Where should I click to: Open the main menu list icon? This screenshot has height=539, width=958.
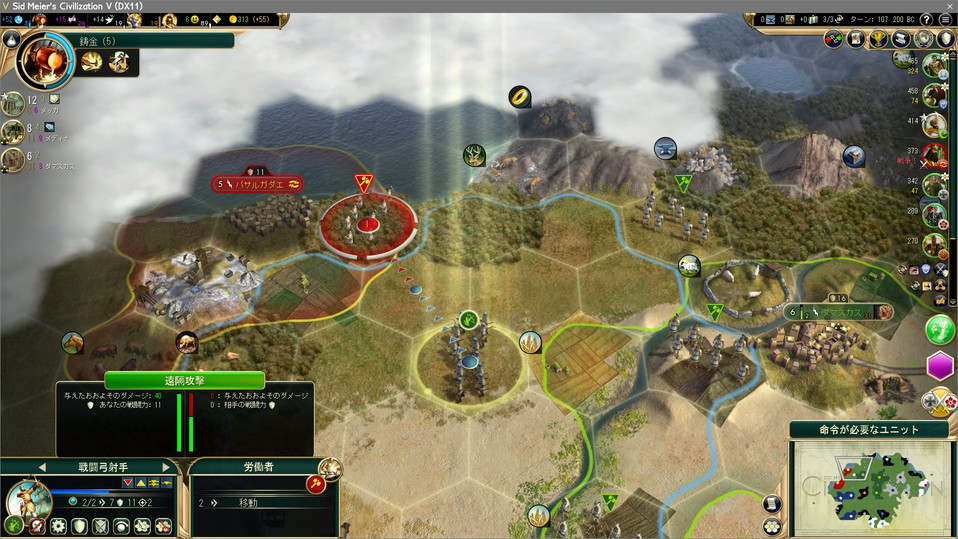945,20
